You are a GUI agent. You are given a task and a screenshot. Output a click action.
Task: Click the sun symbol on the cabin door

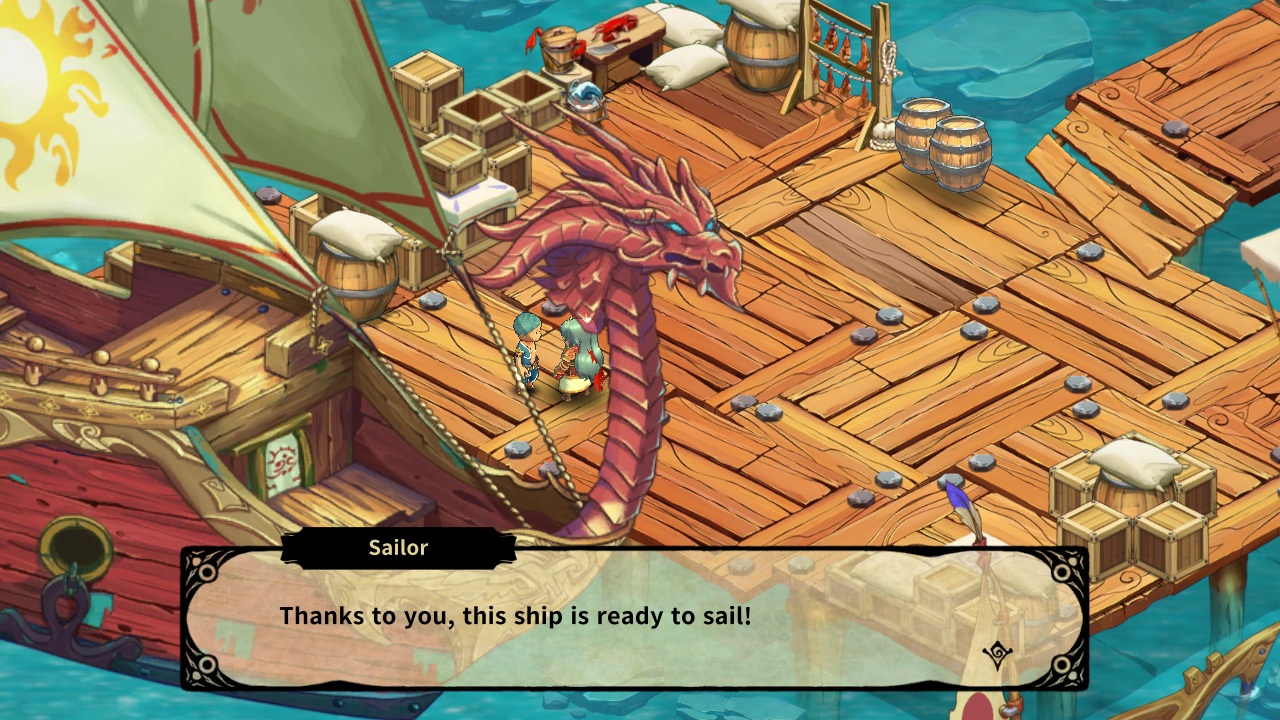(x=283, y=455)
